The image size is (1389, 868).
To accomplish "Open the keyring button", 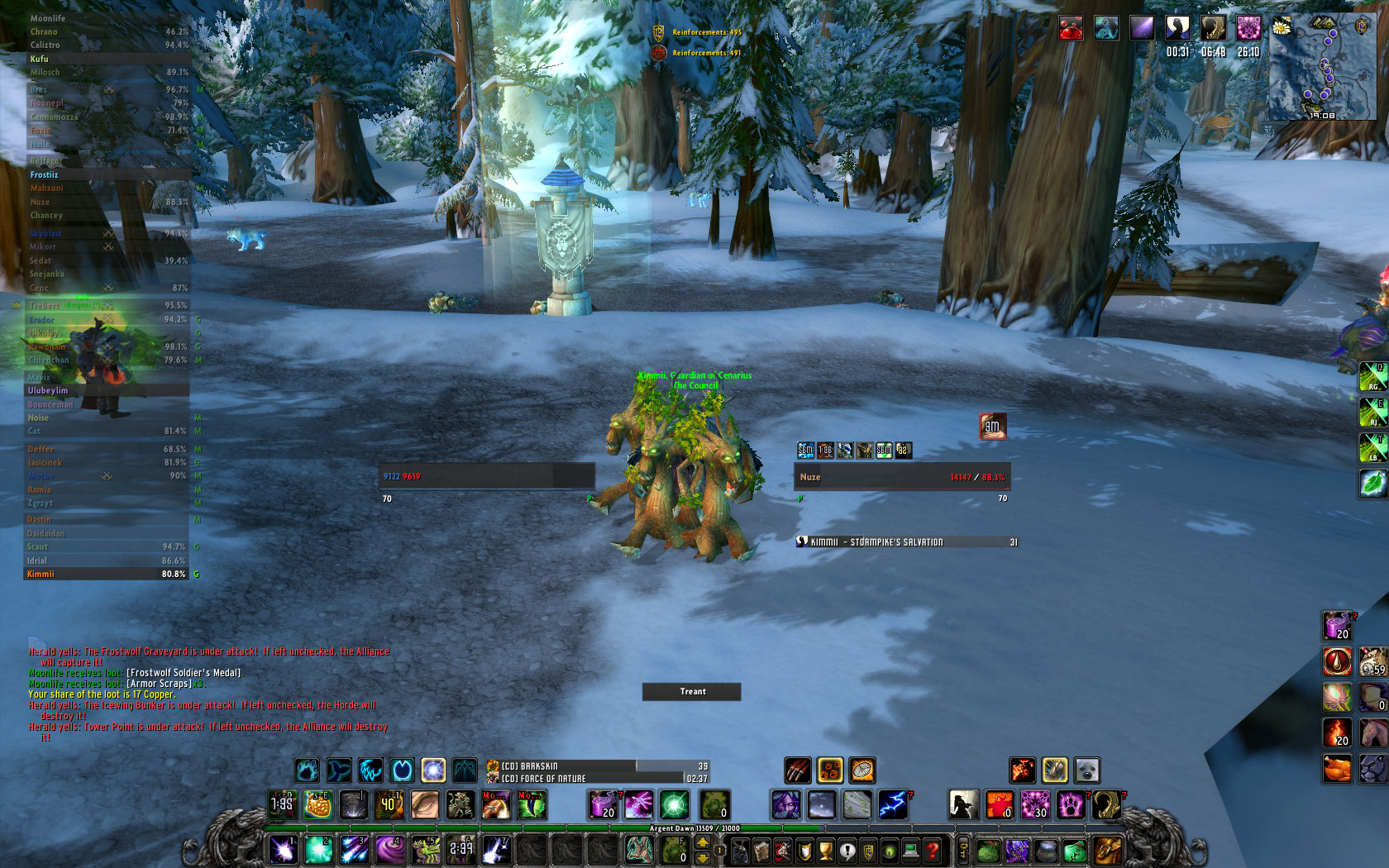I will tap(962, 850).
